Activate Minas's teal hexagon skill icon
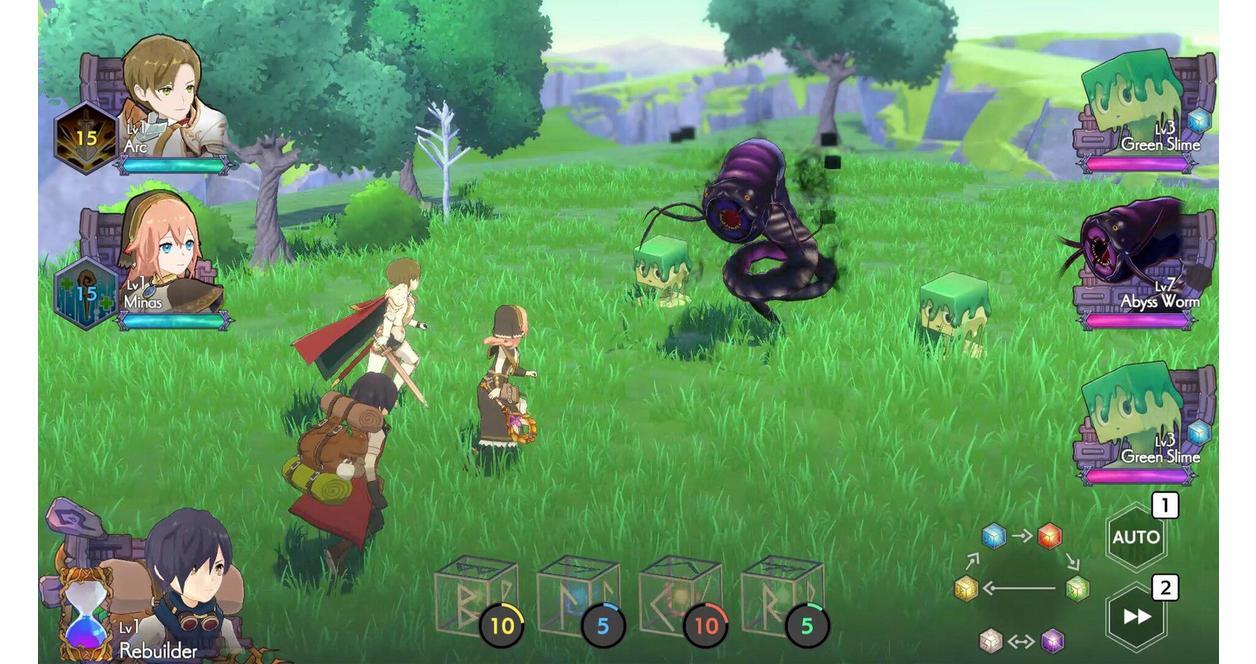Viewport: 1256px width, 664px height. click(x=86, y=294)
